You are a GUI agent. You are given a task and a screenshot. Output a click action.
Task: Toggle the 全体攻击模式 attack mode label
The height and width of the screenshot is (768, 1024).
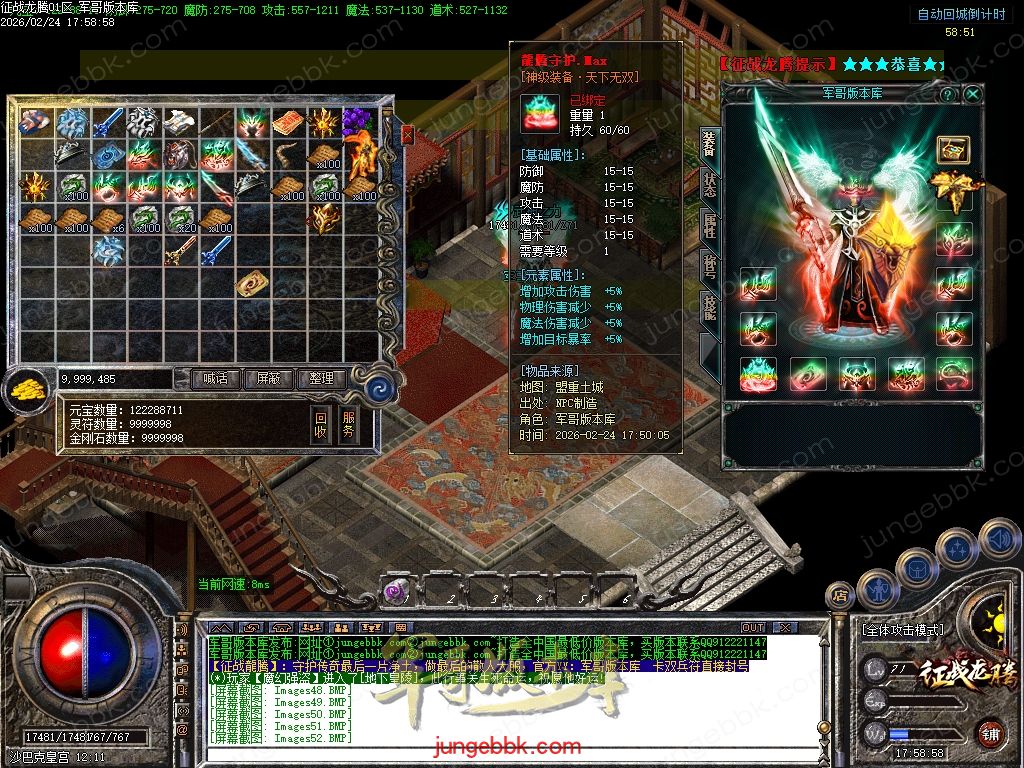pyautogui.click(x=901, y=631)
